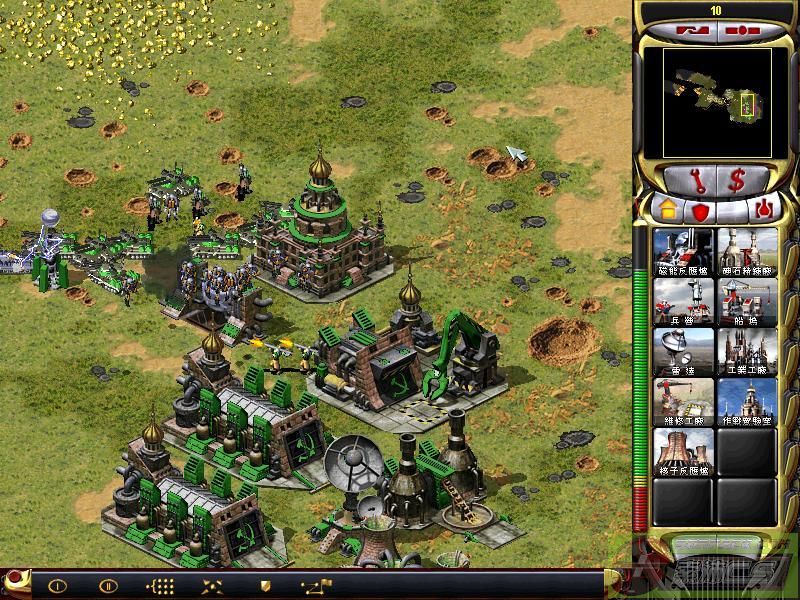This screenshot has height=600, width=800.
Task: Switch to the structures build tab
Action: point(666,210)
